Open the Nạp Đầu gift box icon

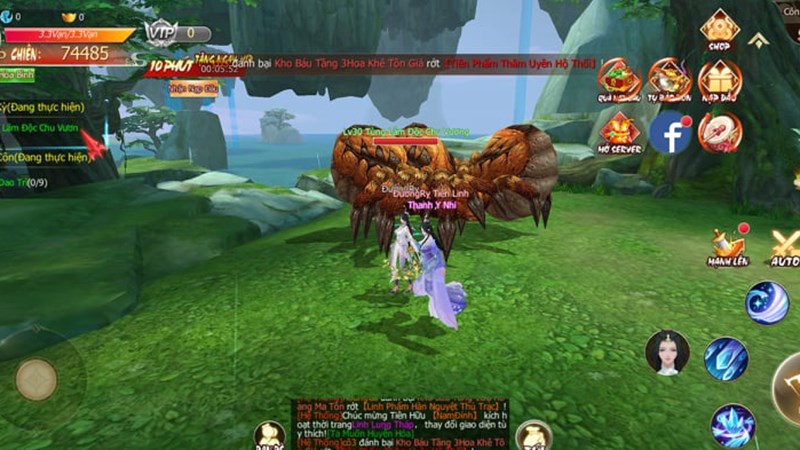click(x=718, y=80)
